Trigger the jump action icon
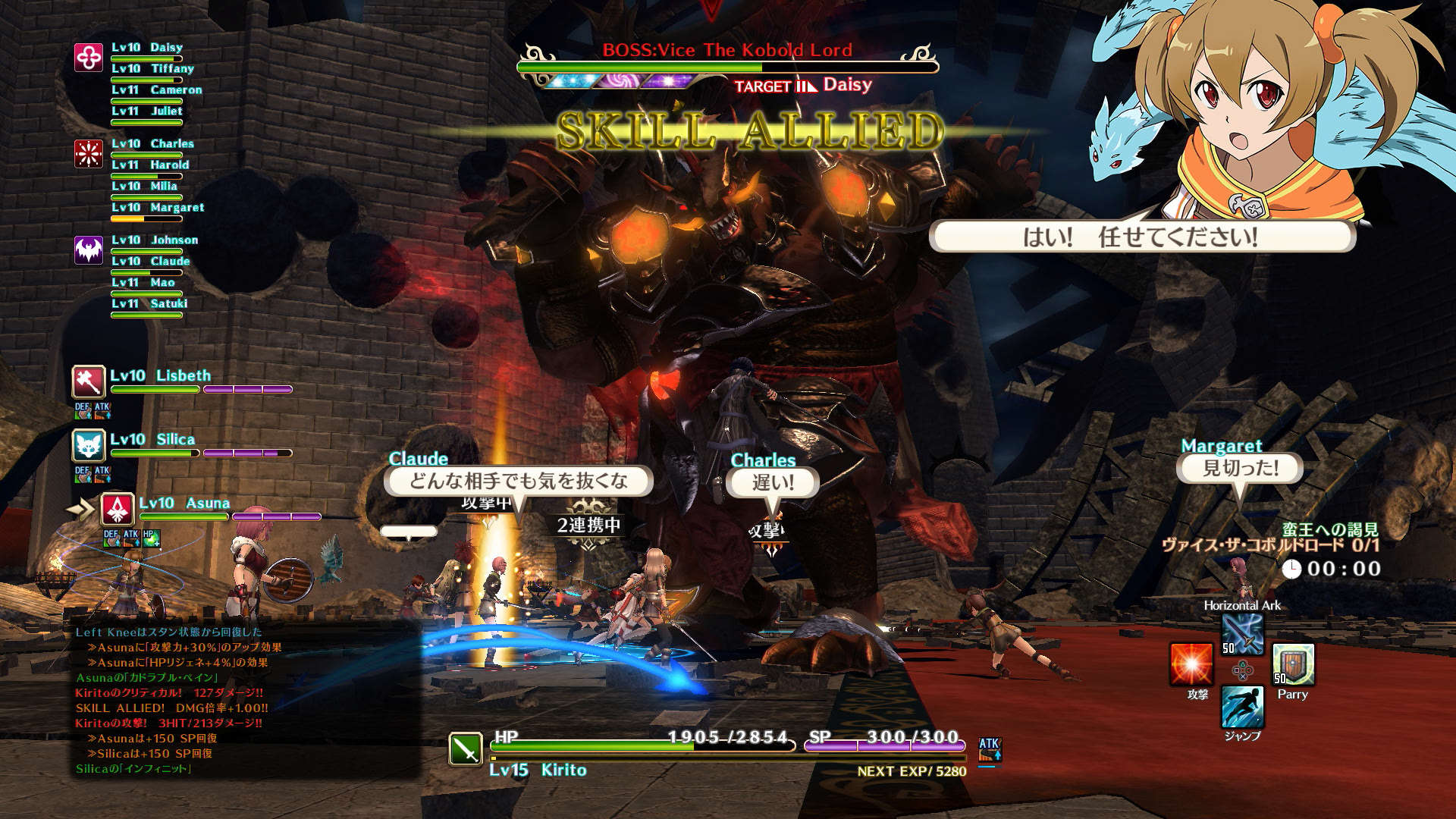This screenshot has height=819, width=1456. [x=1242, y=707]
